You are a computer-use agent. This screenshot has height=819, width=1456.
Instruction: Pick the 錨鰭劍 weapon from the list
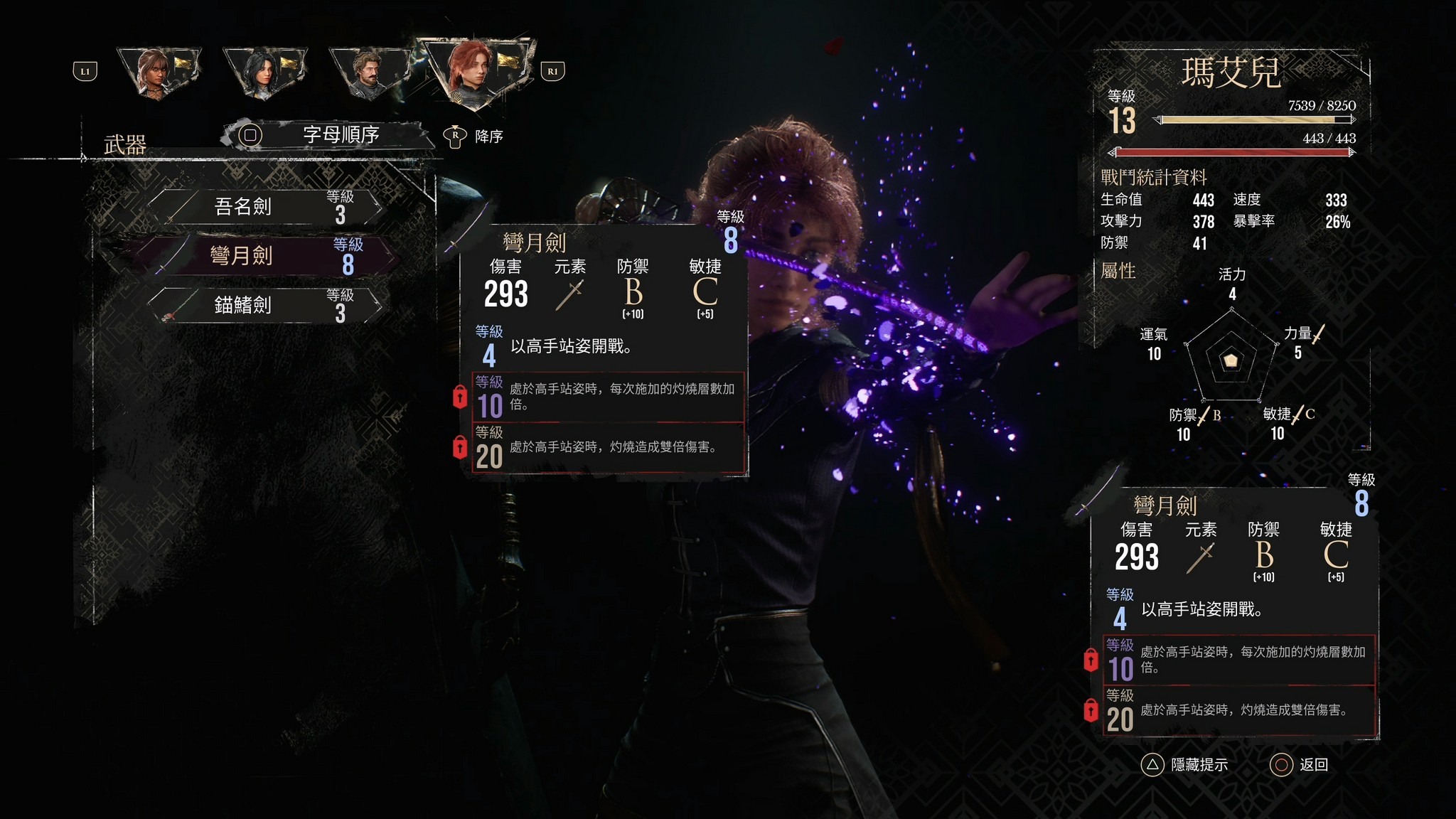[x=264, y=305]
